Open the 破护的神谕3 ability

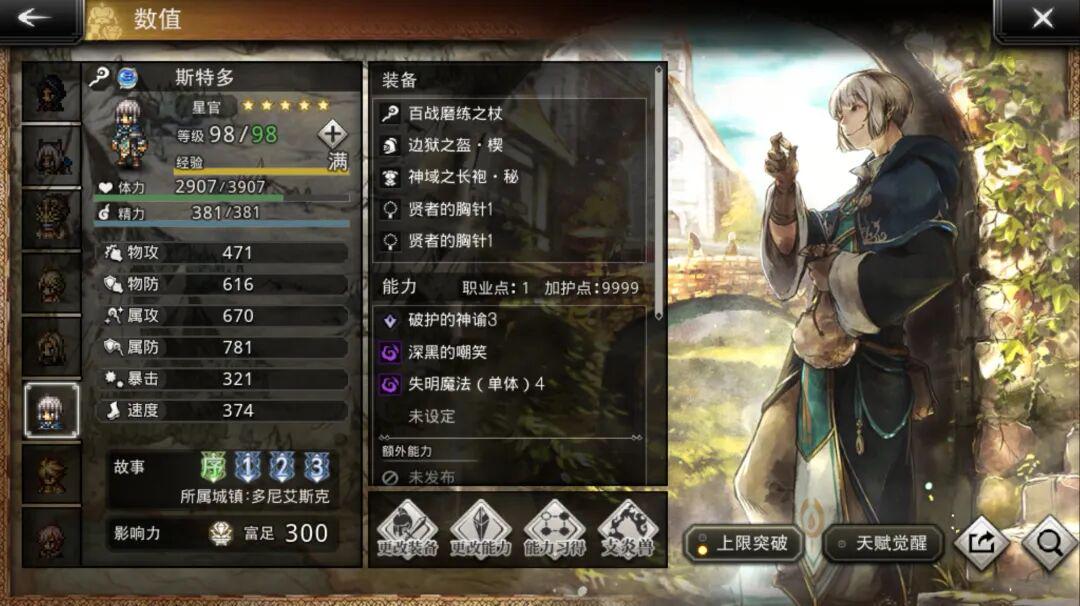[x=510, y=320]
